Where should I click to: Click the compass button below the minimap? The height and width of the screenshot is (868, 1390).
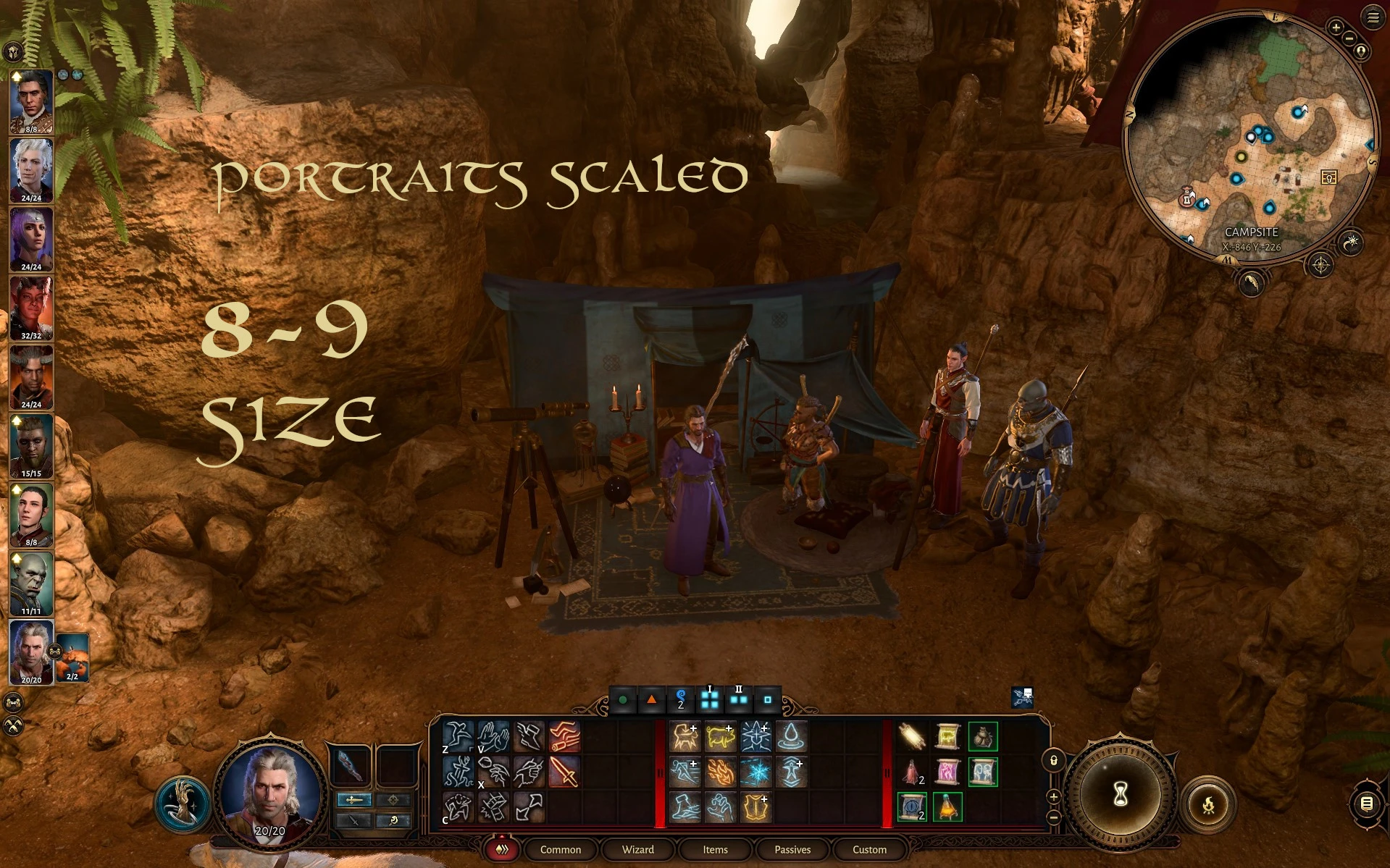(1320, 266)
